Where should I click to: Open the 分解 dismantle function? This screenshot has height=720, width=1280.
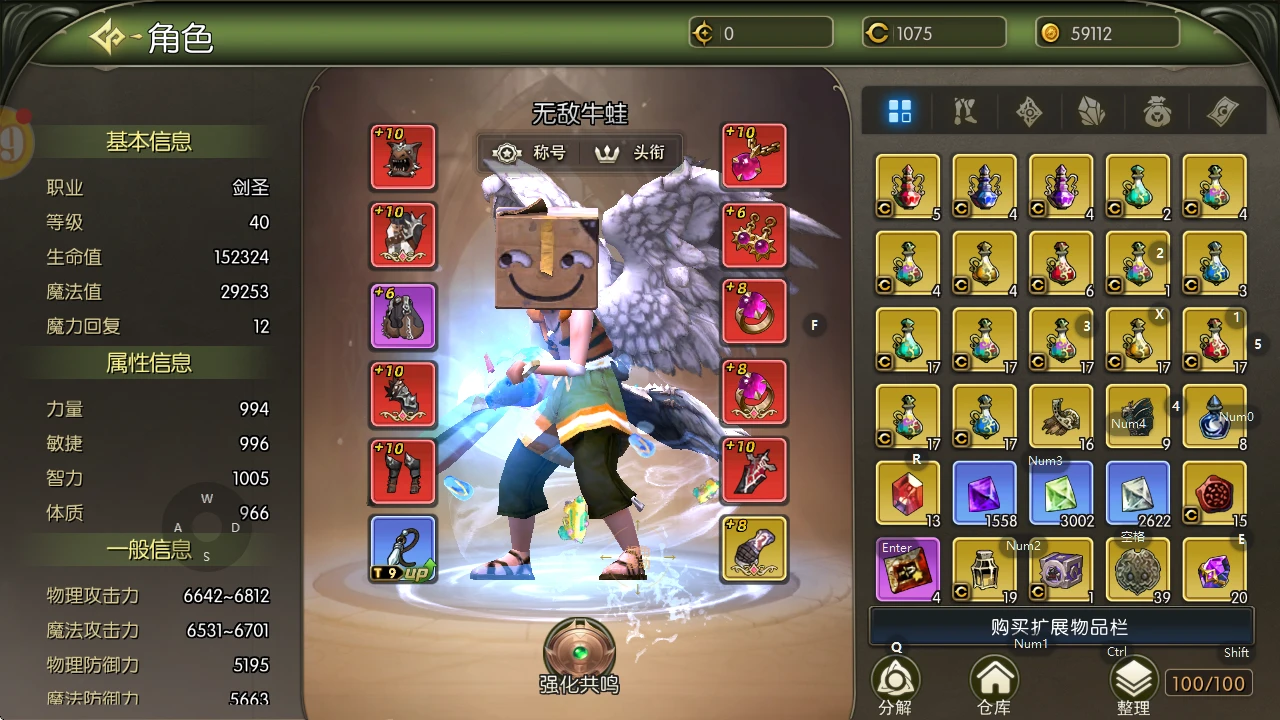[x=895, y=684]
